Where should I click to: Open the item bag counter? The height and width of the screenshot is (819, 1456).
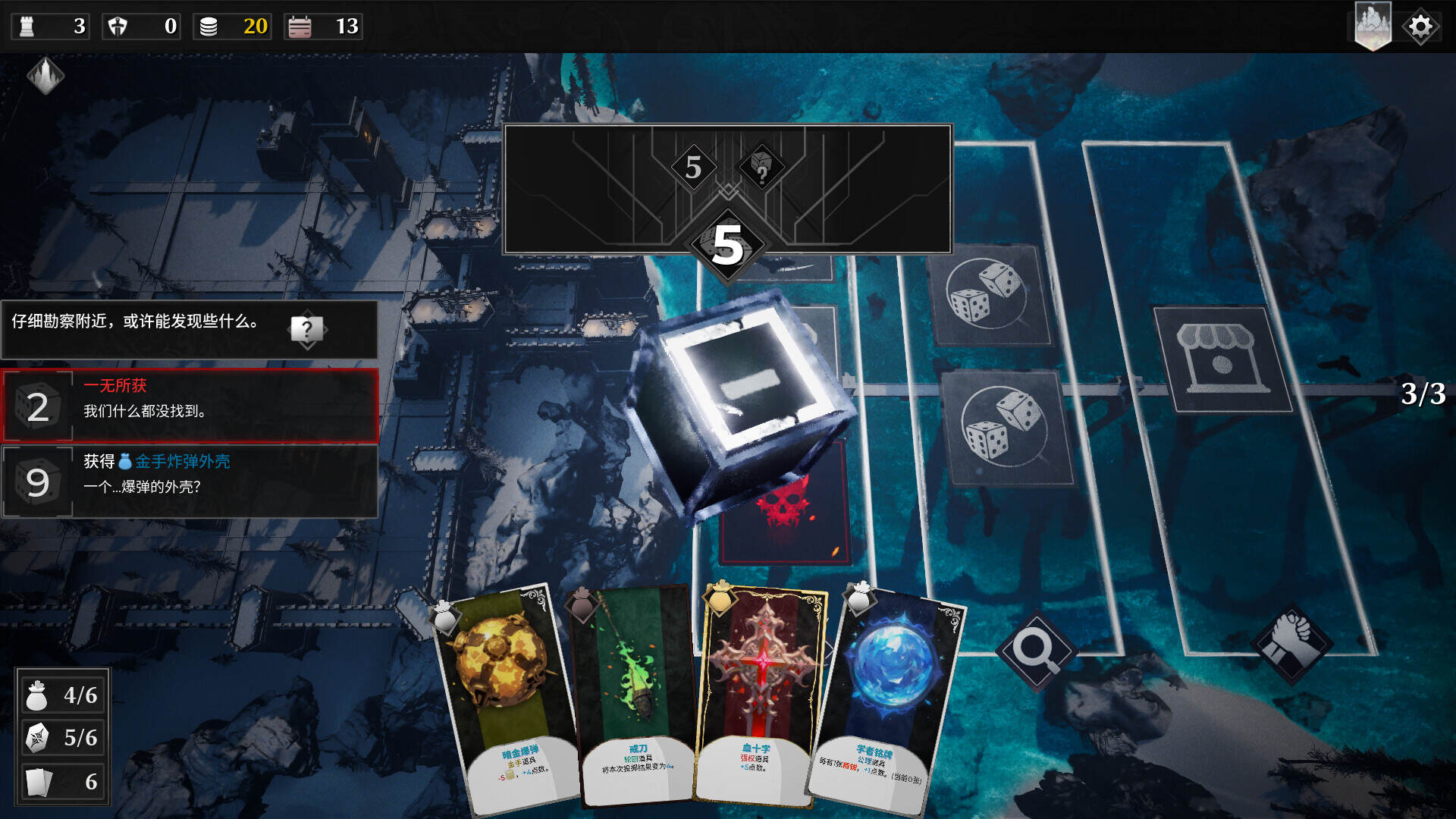pos(63,695)
